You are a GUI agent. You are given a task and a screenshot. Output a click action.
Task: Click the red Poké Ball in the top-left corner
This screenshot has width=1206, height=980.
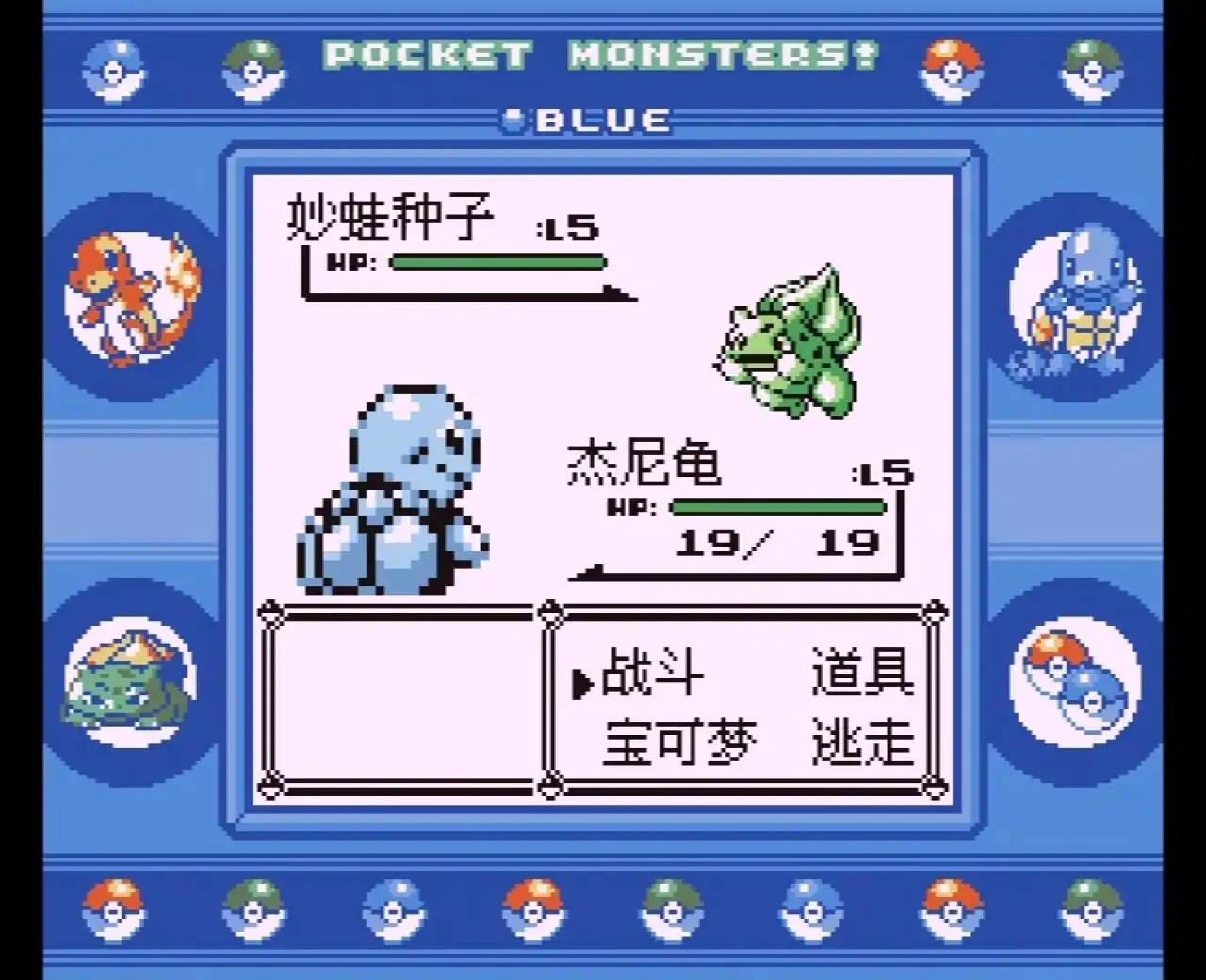click(x=115, y=66)
